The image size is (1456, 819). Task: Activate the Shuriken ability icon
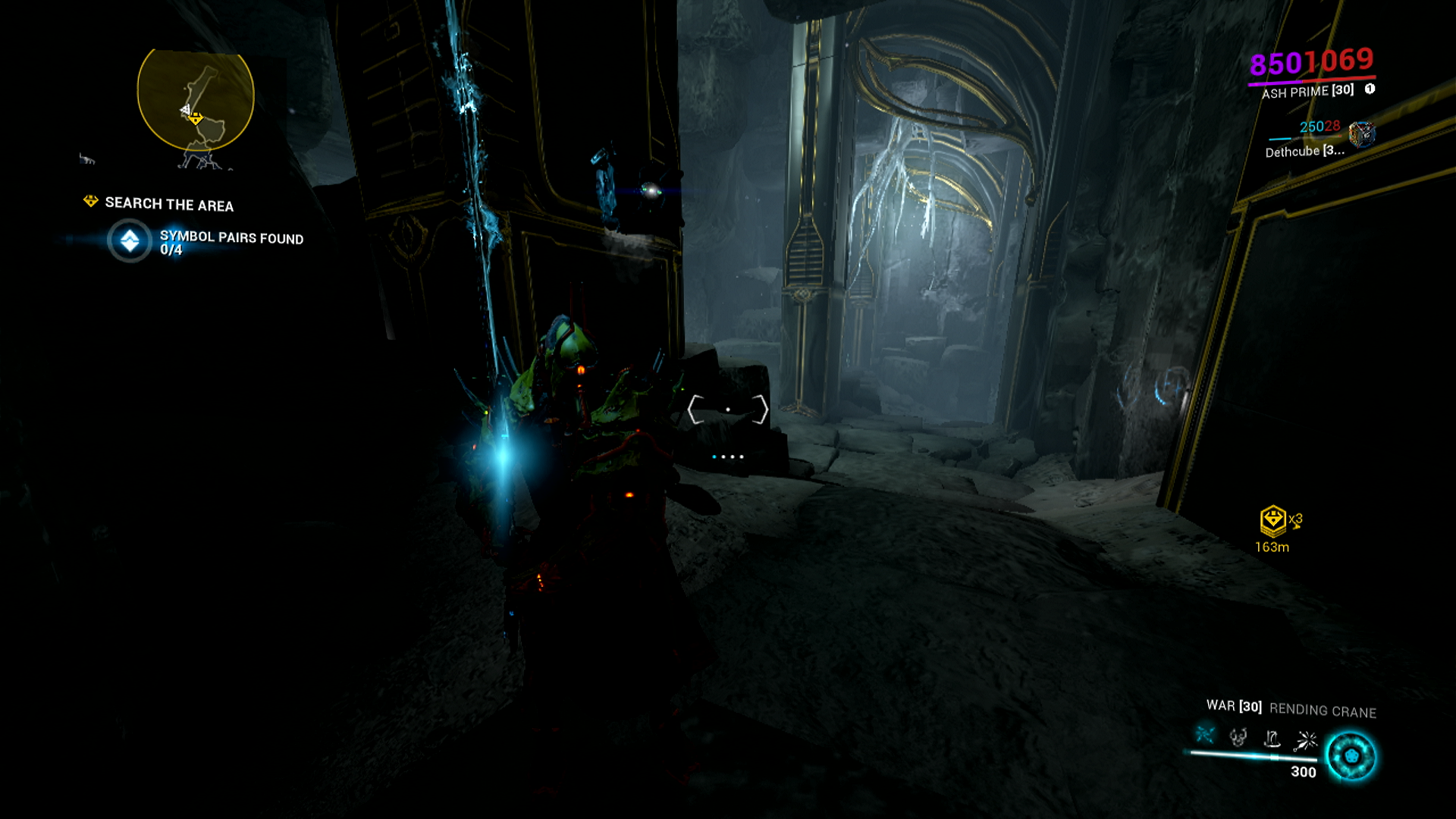(x=1306, y=739)
